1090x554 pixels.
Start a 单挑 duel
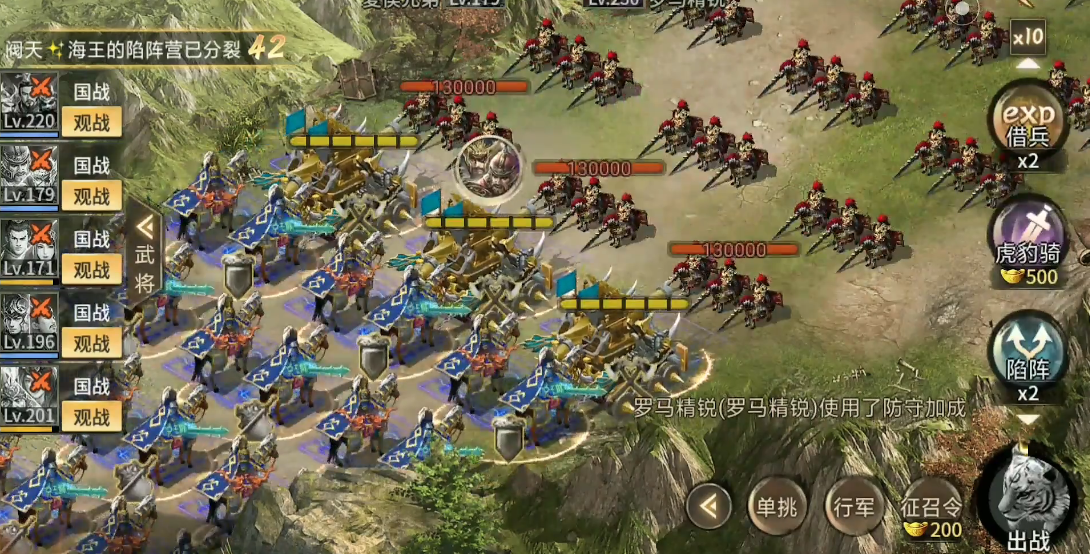click(776, 507)
